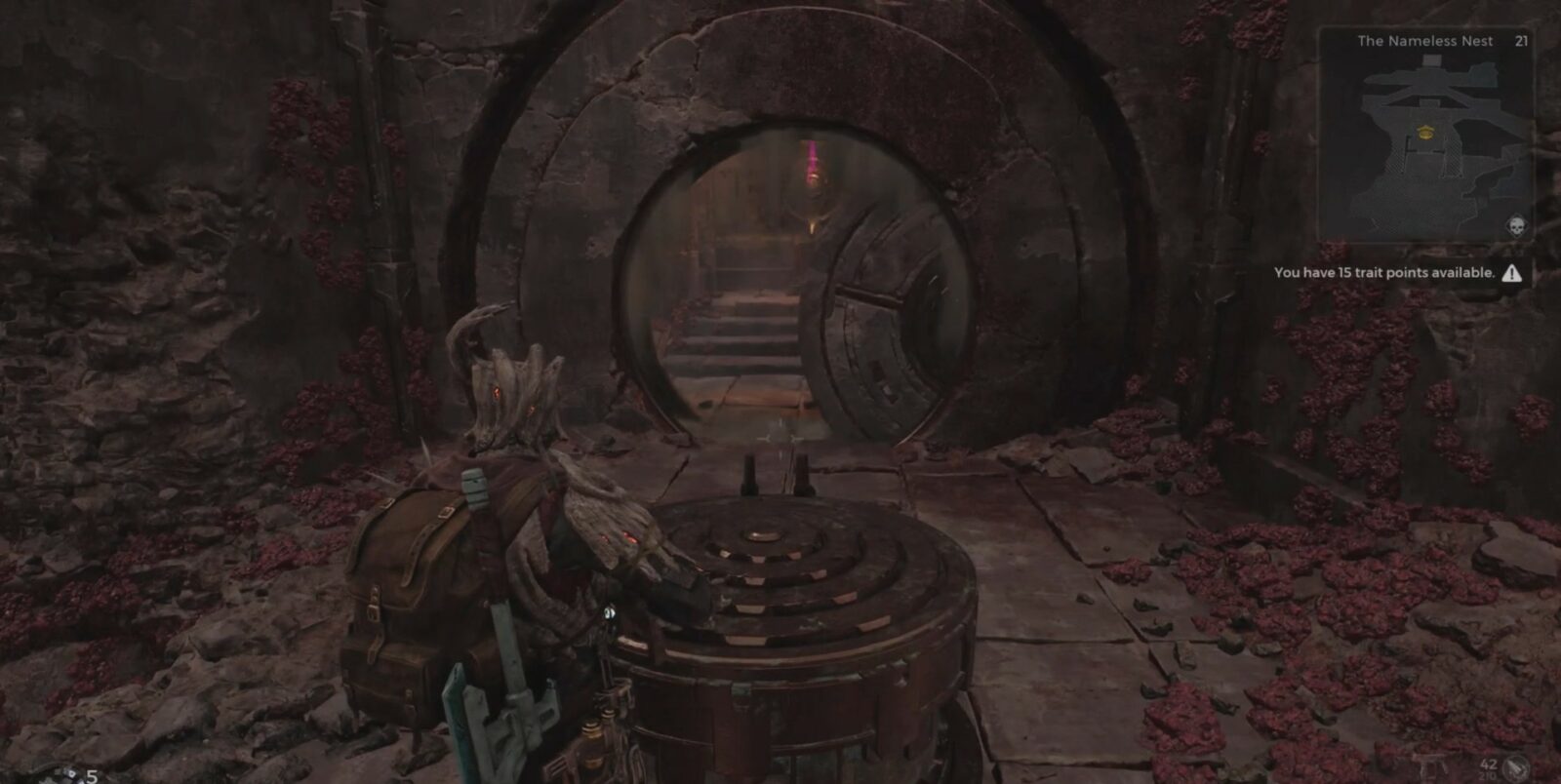Click the consumable item icon bottom left

(x=68, y=776)
